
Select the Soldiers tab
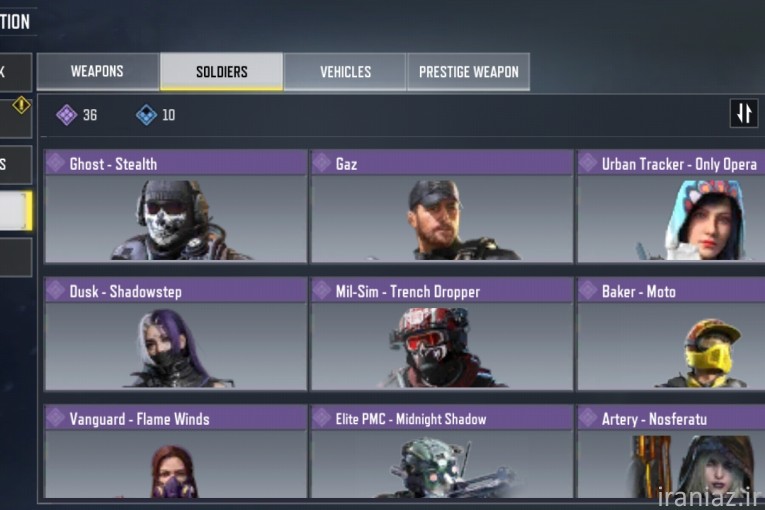tap(221, 72)
